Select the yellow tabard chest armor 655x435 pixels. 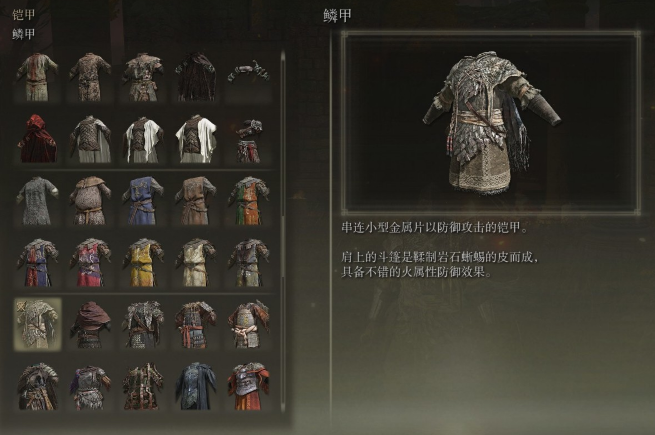[x=143, y=262]
